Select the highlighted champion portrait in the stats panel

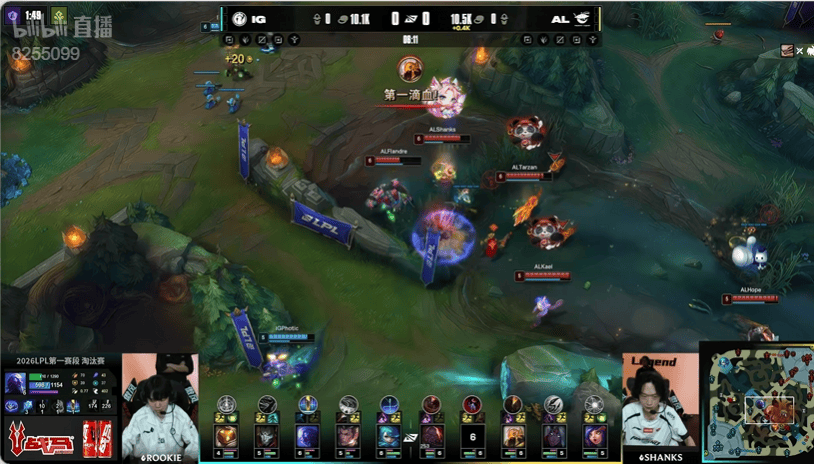(17, 383)
